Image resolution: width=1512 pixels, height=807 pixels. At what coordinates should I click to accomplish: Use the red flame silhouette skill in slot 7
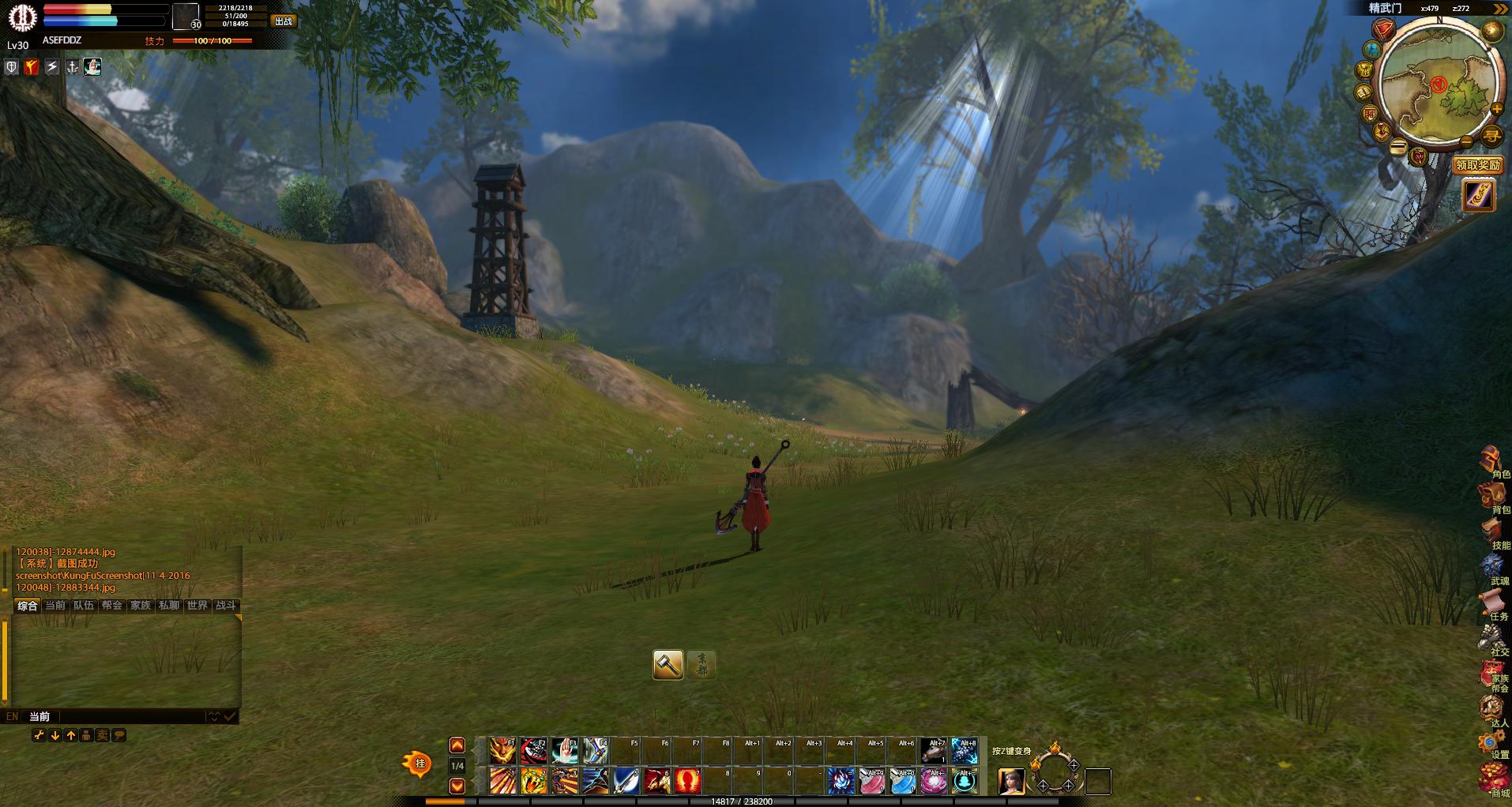coord(687,781)
